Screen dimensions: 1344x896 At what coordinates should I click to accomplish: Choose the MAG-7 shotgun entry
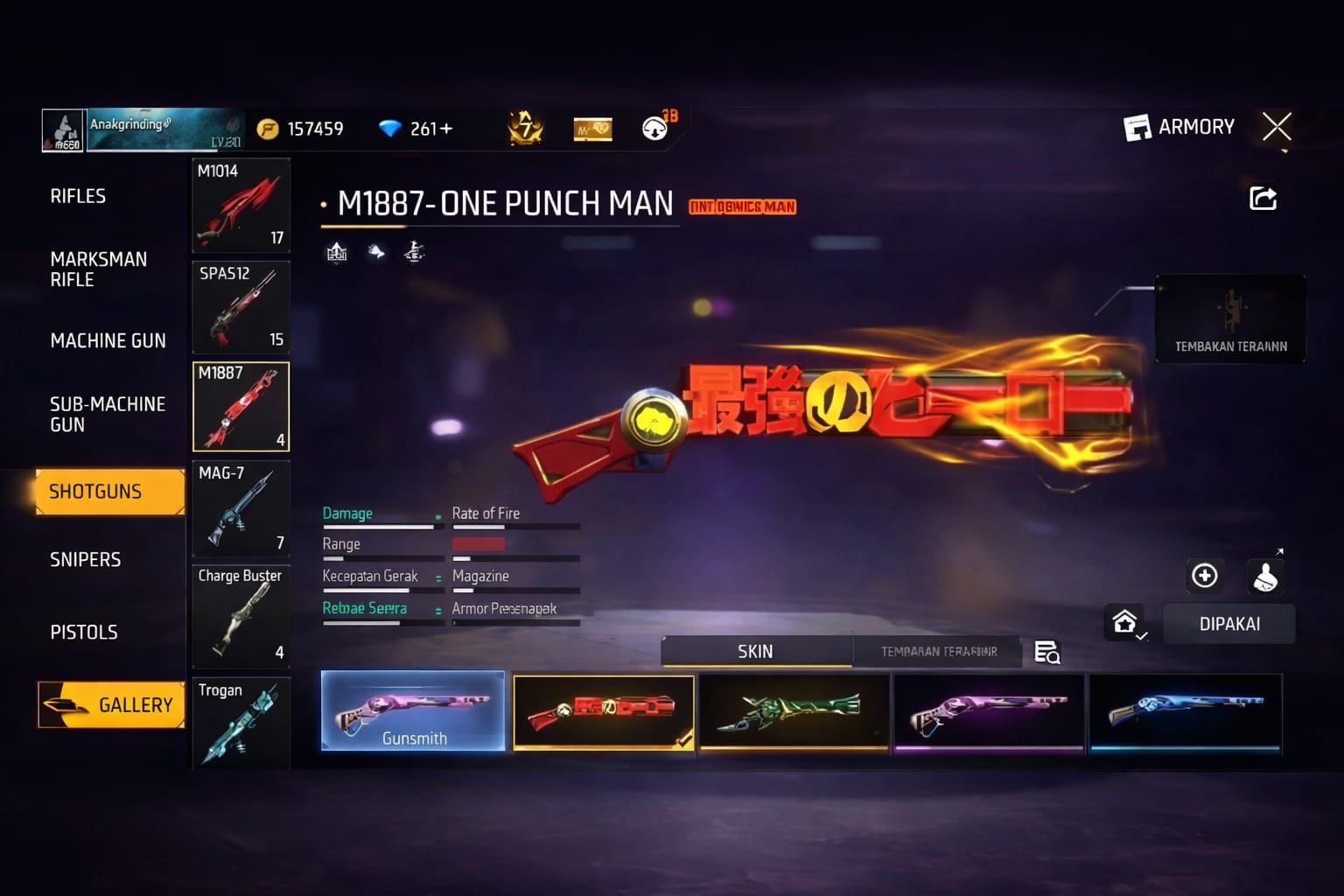click(x=241, y=508)
